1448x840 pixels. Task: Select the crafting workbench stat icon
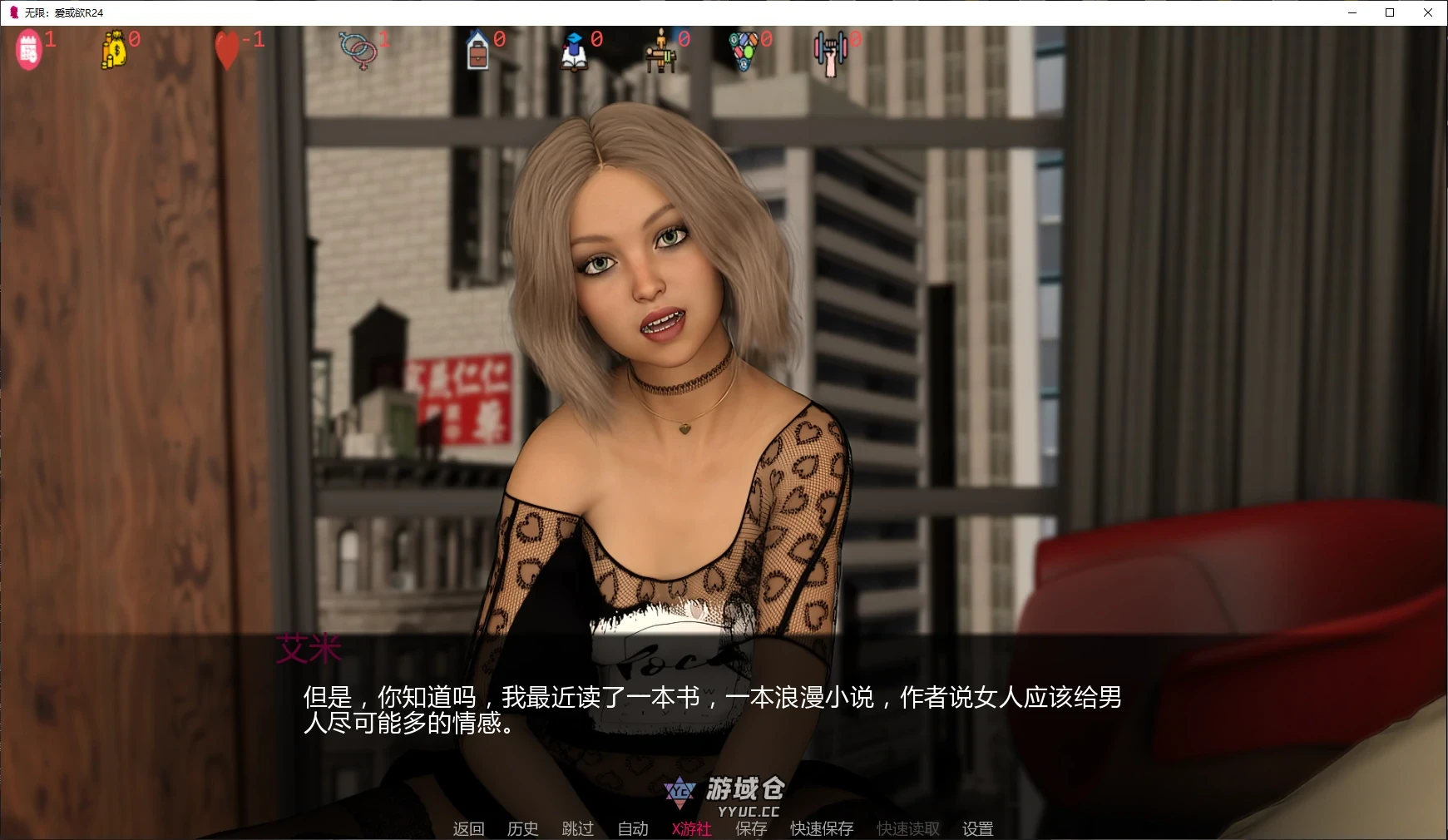tap(660, 50)
